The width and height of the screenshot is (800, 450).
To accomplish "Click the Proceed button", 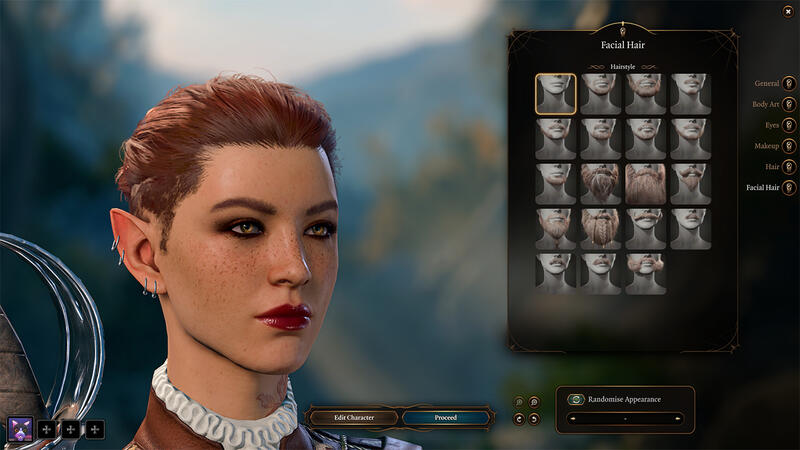I will pyautogui.click(x=446, y=417).
